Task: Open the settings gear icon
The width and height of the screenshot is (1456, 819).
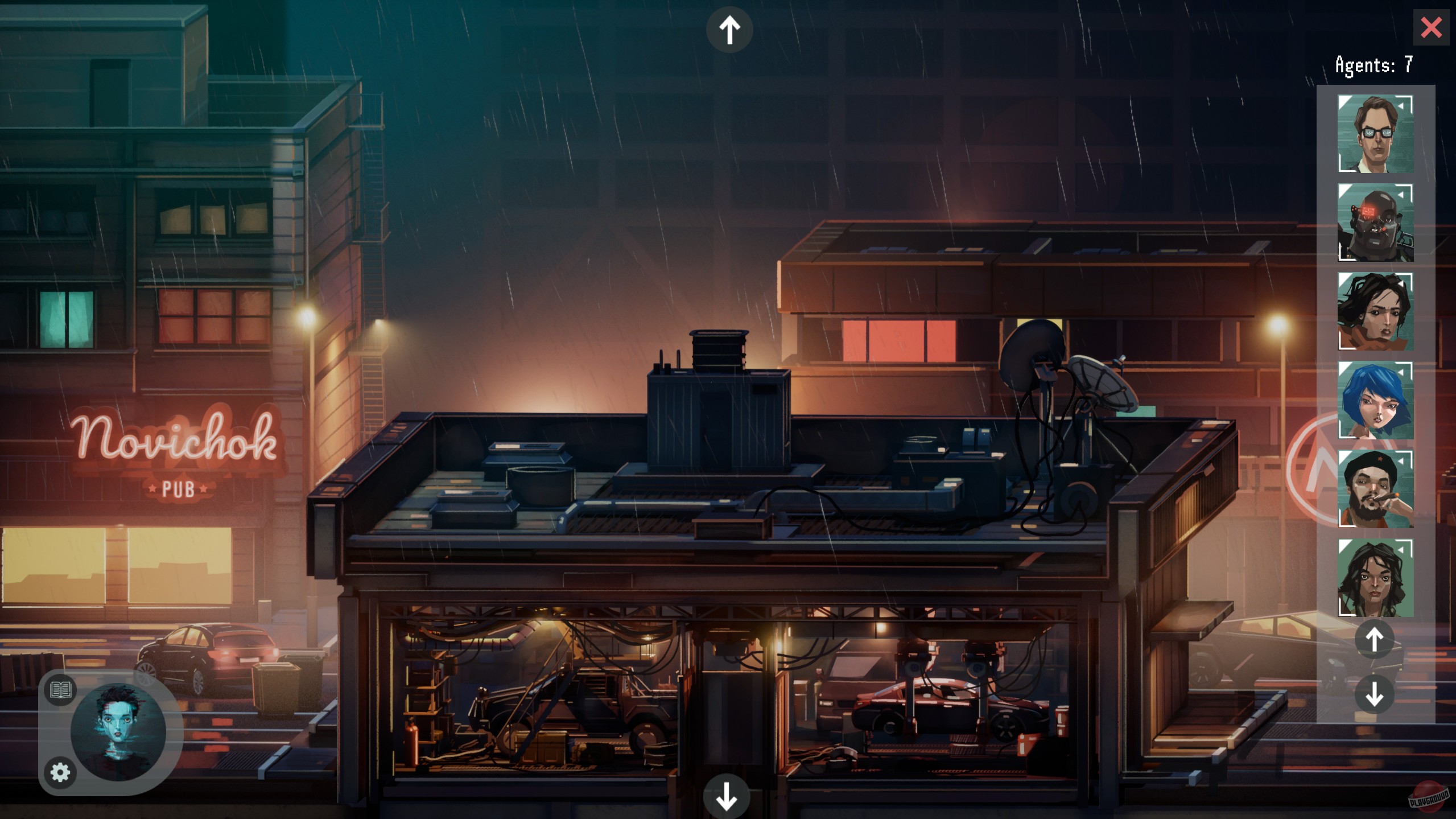Action: pyautogui.click(x=60, y=773)
